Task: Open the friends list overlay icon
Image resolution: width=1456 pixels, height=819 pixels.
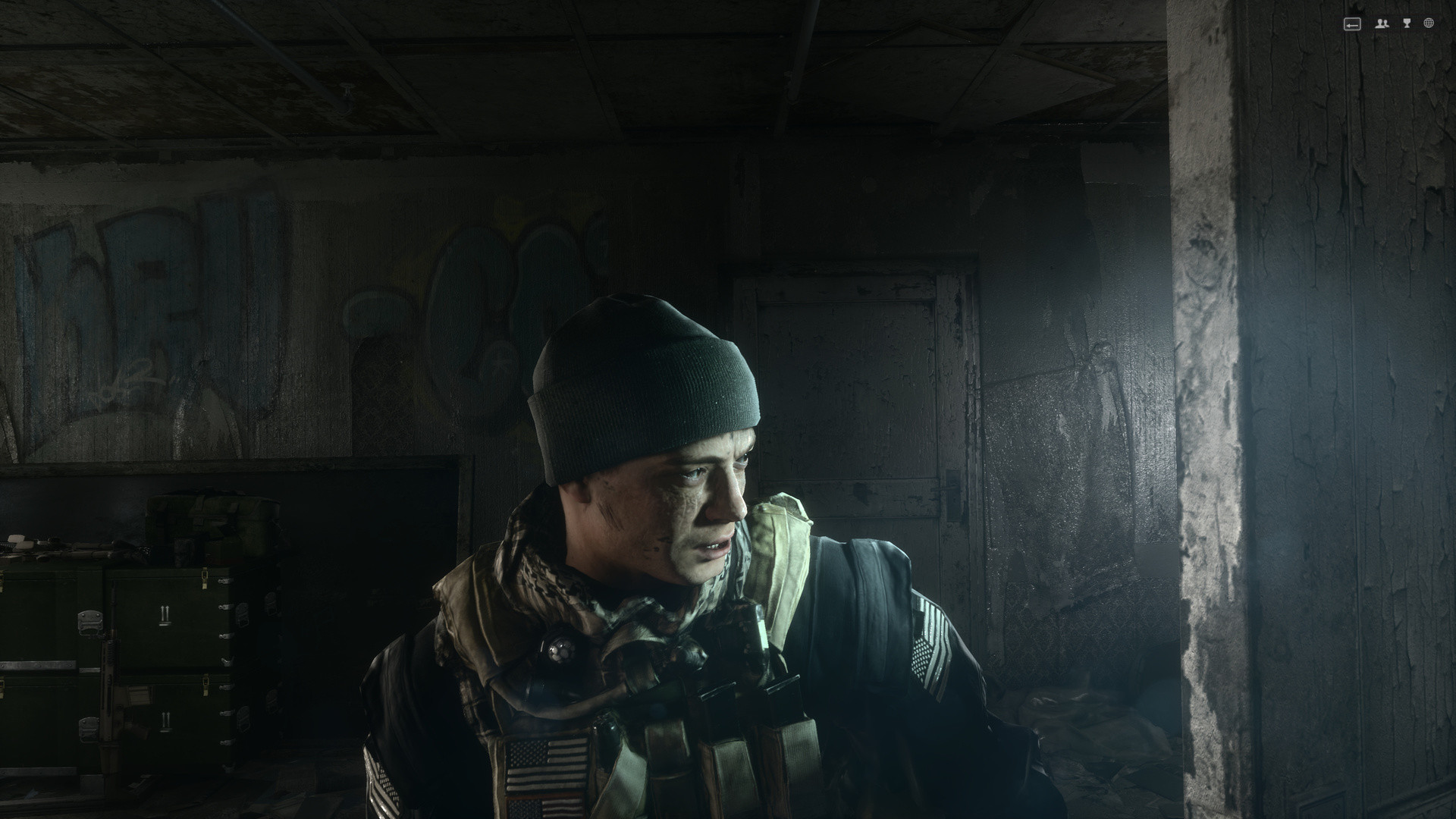Action: (1382, 24)
